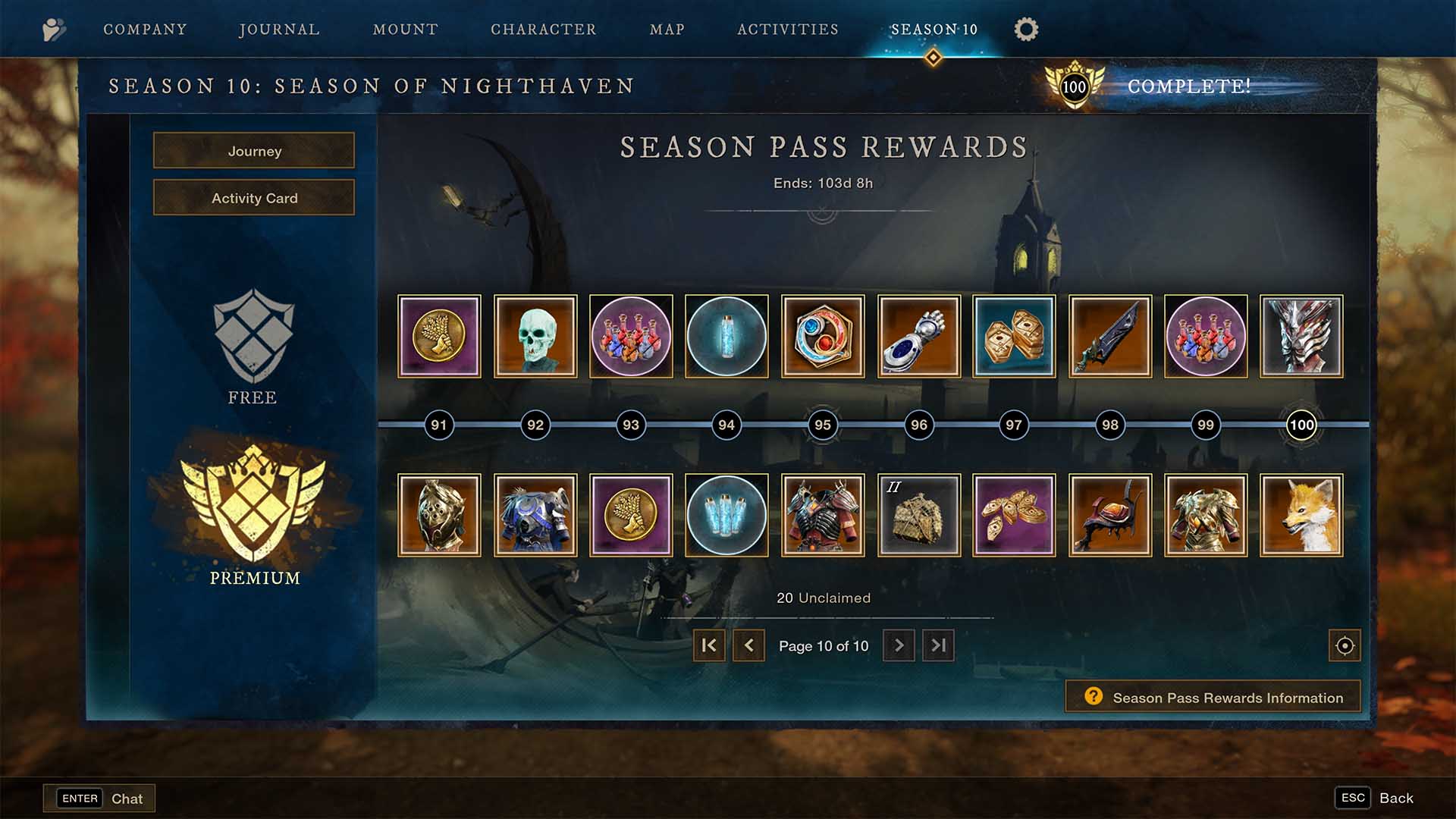
Task: Click the gold coin reward above level 91
Action: click(440, 336)
